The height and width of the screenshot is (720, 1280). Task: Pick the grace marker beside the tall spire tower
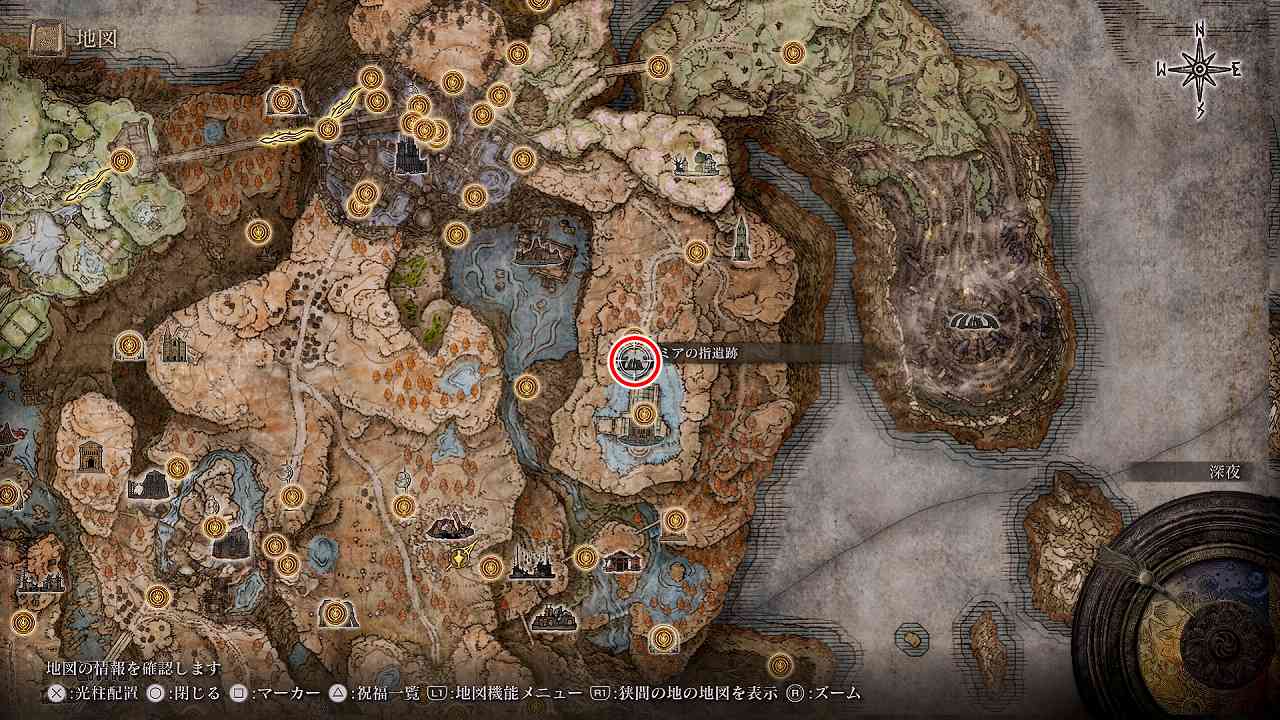point(697,252)
